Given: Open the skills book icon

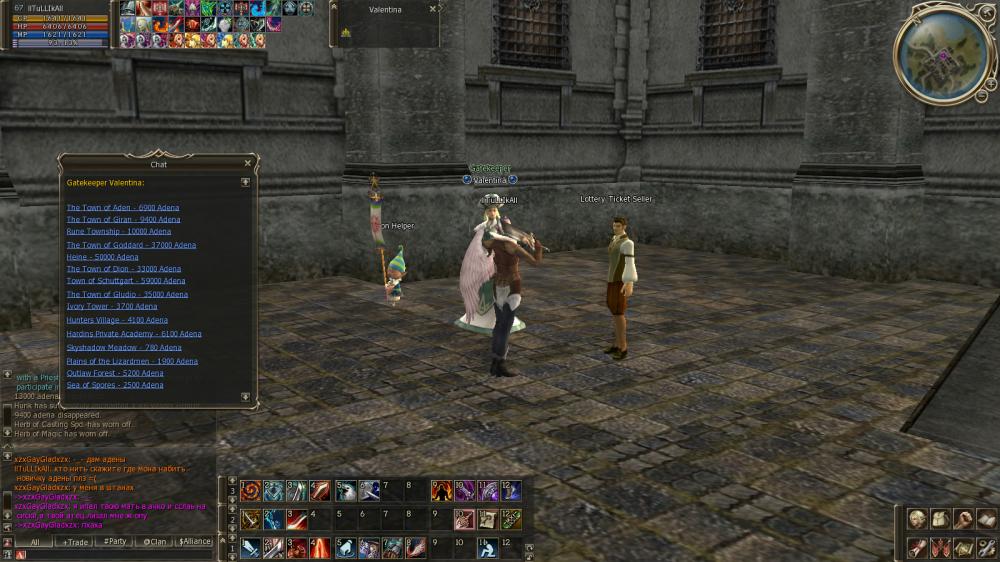Looking at the screenshot, I should click(986, 519).
